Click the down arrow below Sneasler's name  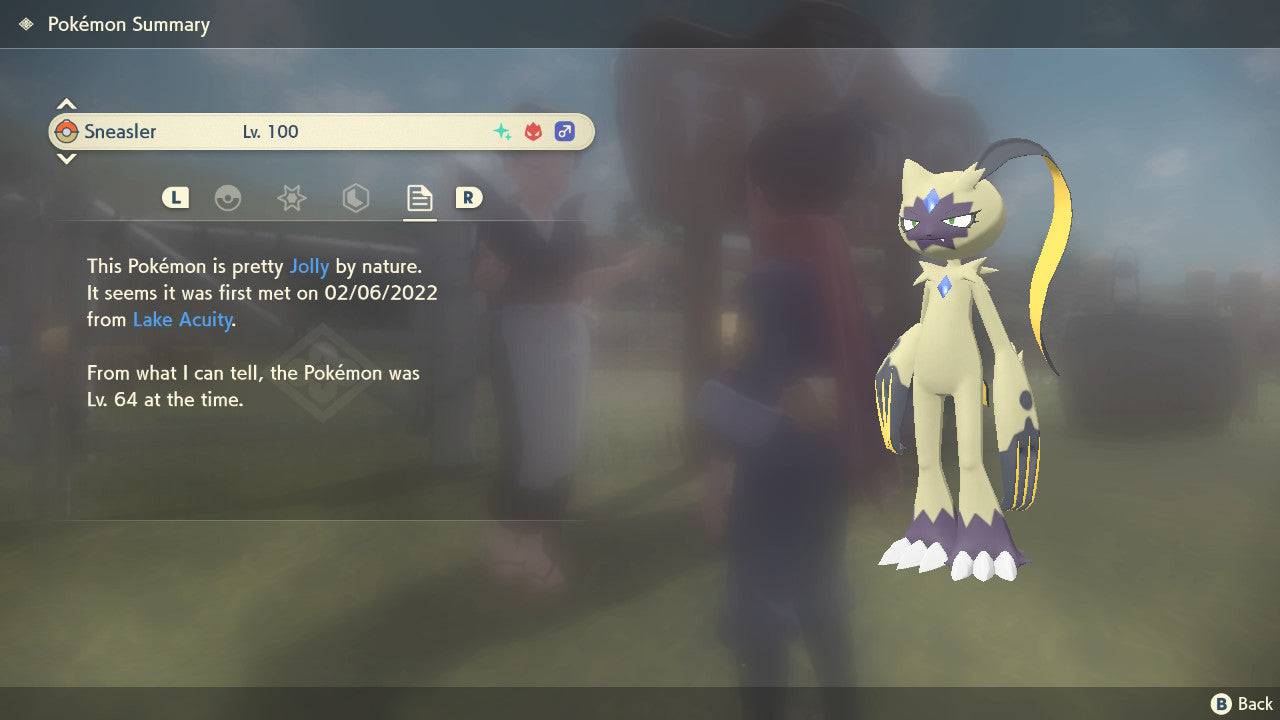click(66, 160)
